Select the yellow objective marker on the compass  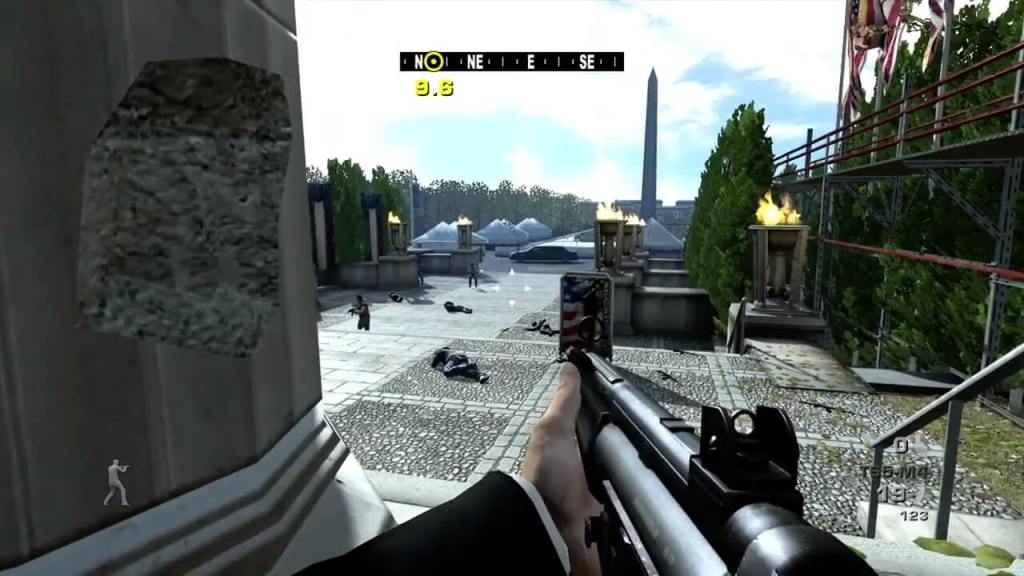pos(433,61)
